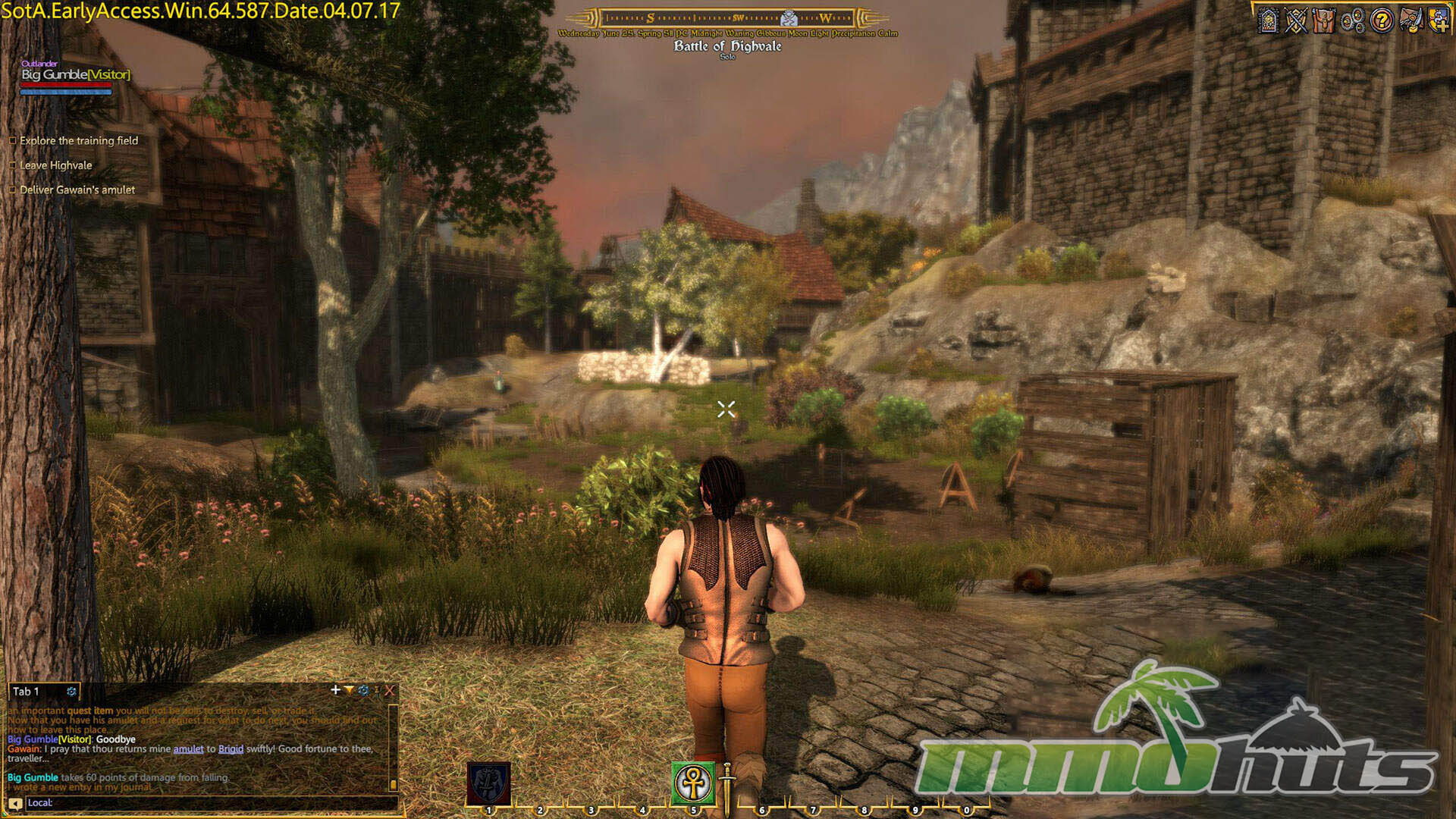The height and width of the screenshot is (819, 1456).
Task: Select the "Leave Highvale" objective
Action: coord(55,165)
